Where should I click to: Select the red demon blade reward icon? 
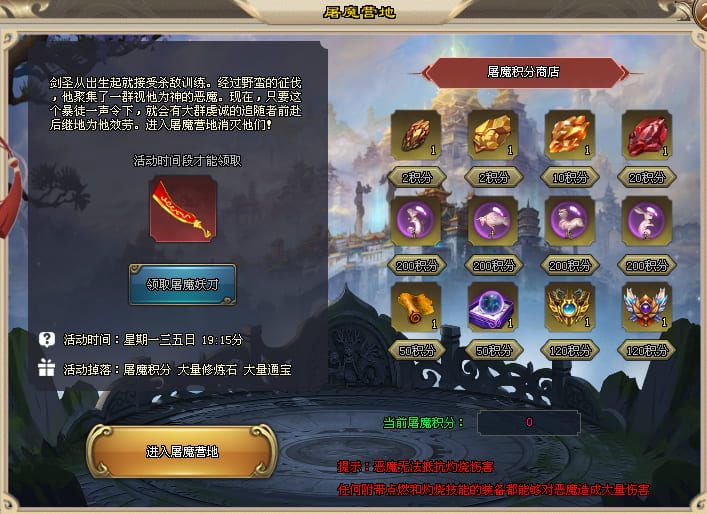[182, 209]
